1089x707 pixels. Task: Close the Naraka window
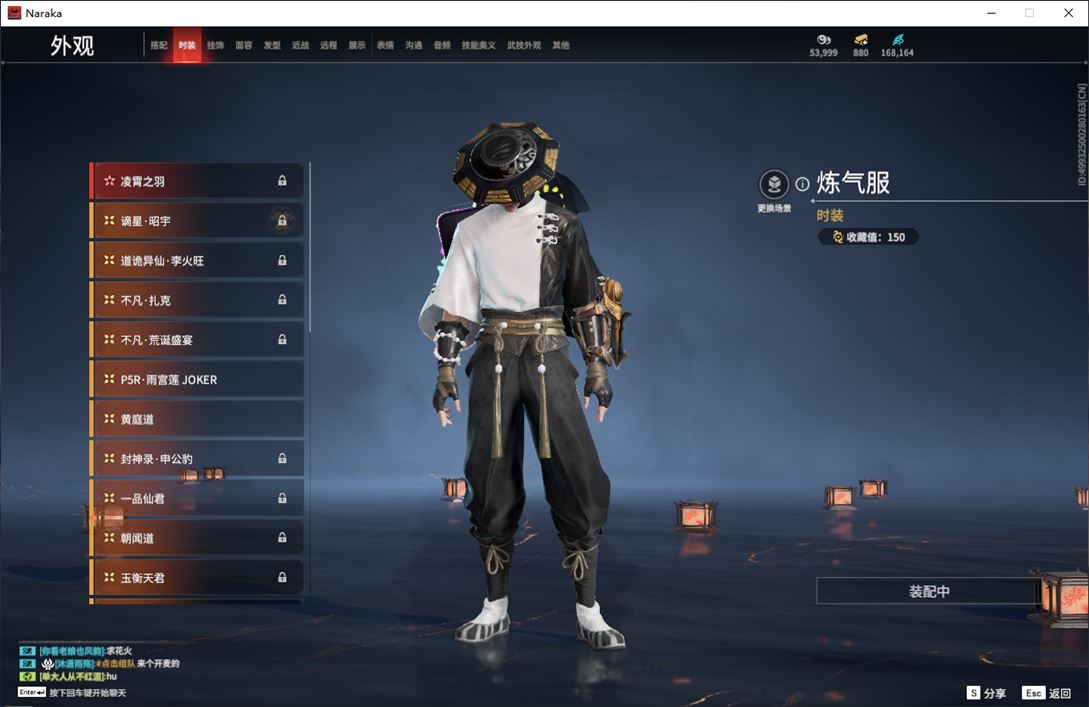click(x=1068, y=13)
